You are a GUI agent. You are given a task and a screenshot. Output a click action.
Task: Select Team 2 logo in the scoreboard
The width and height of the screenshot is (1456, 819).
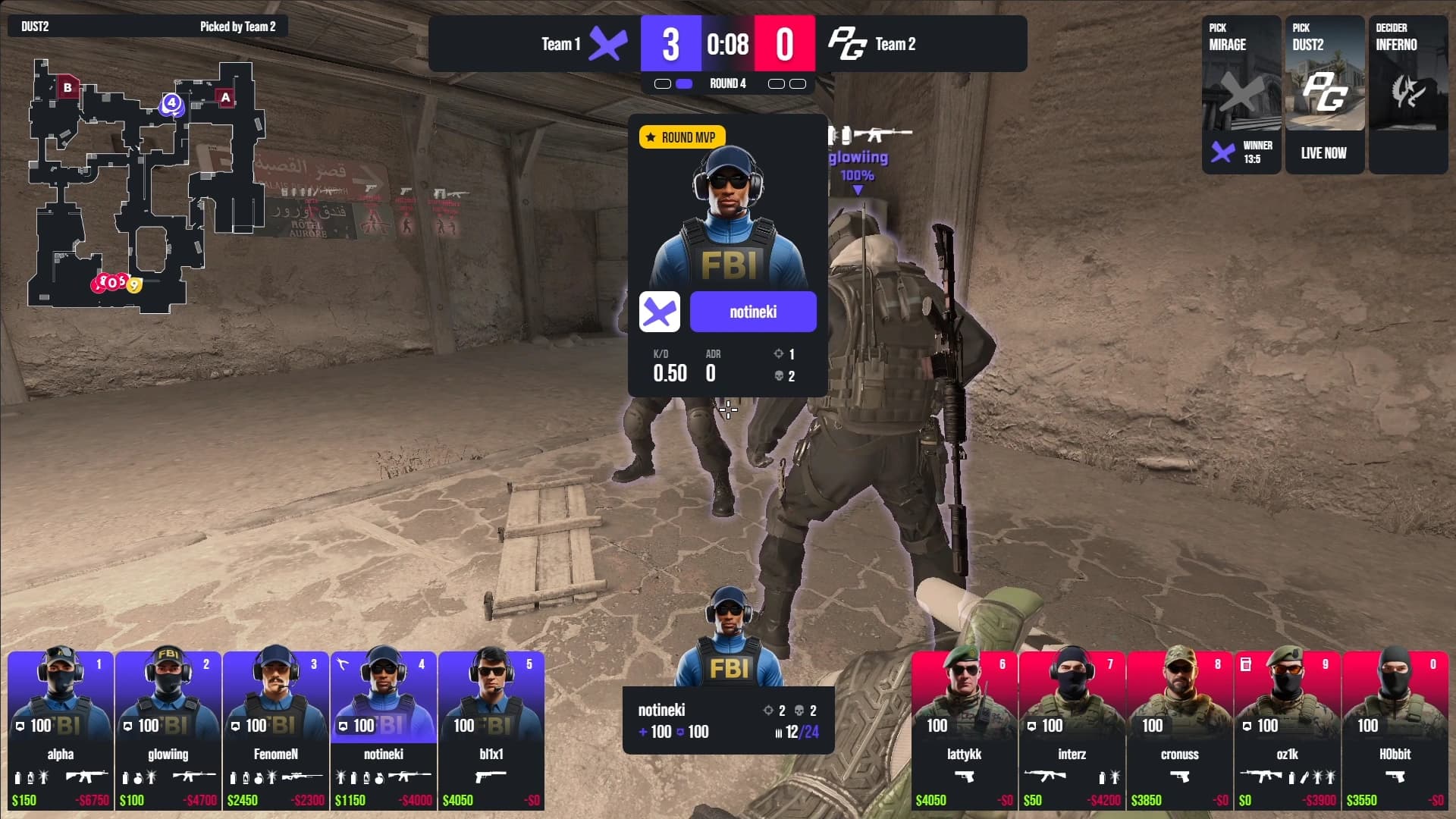coord(846,44)
